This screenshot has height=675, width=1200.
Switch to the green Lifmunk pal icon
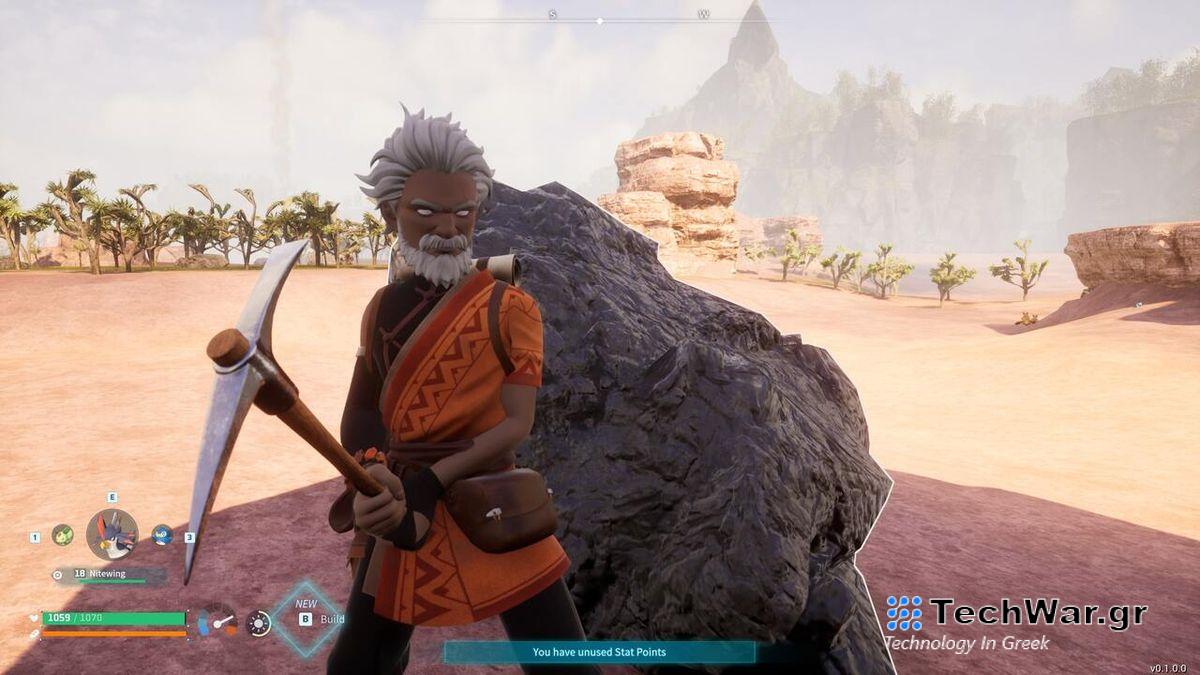click(63, 535)
